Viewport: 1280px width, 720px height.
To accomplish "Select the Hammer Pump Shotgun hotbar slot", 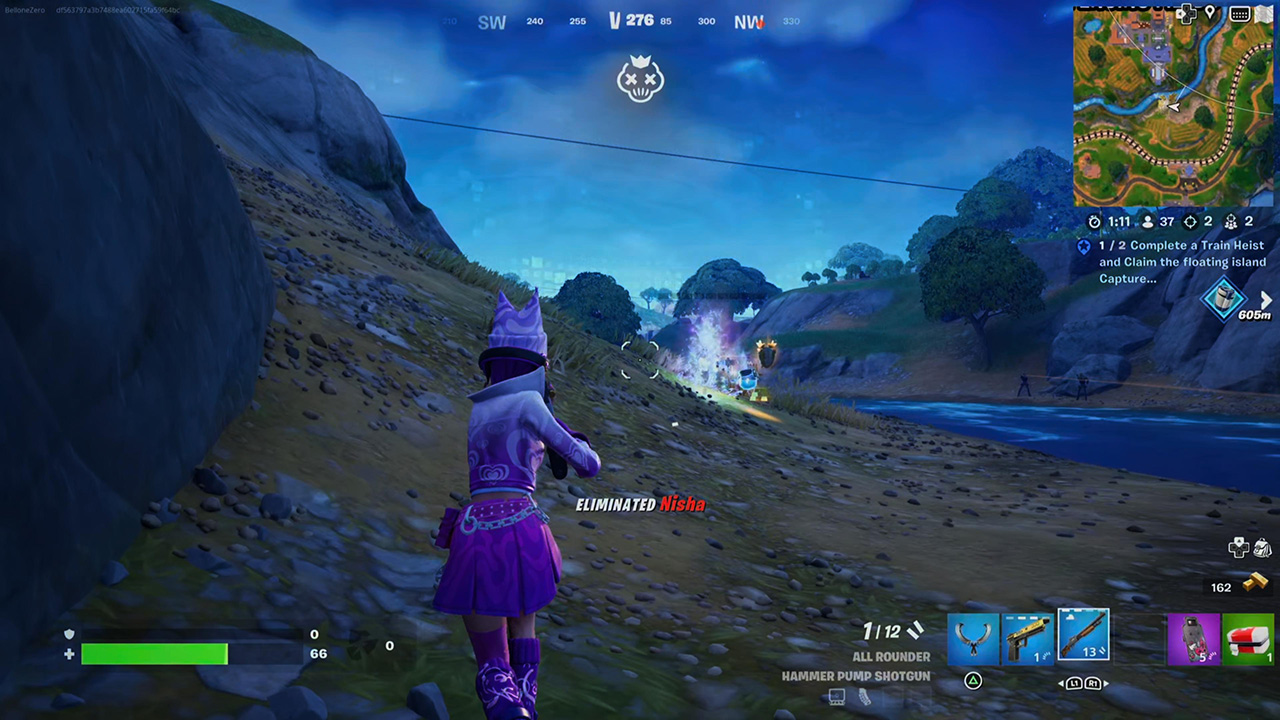I will 1083,637.
